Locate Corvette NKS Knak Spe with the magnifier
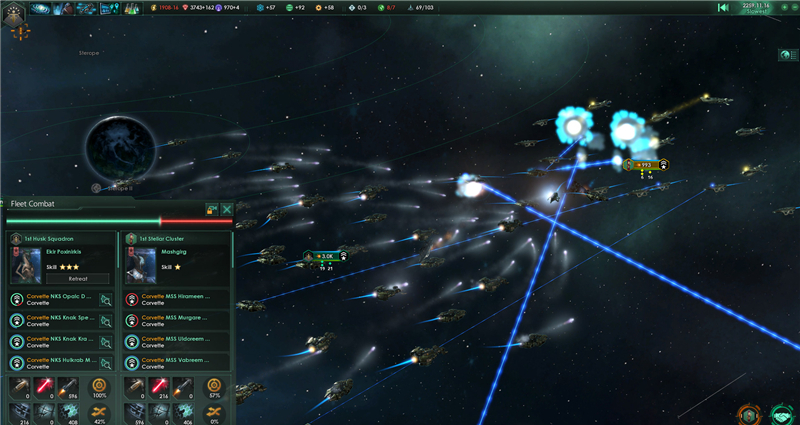Image resolution: width=800 pixels, height=425 pixels. 105,320
